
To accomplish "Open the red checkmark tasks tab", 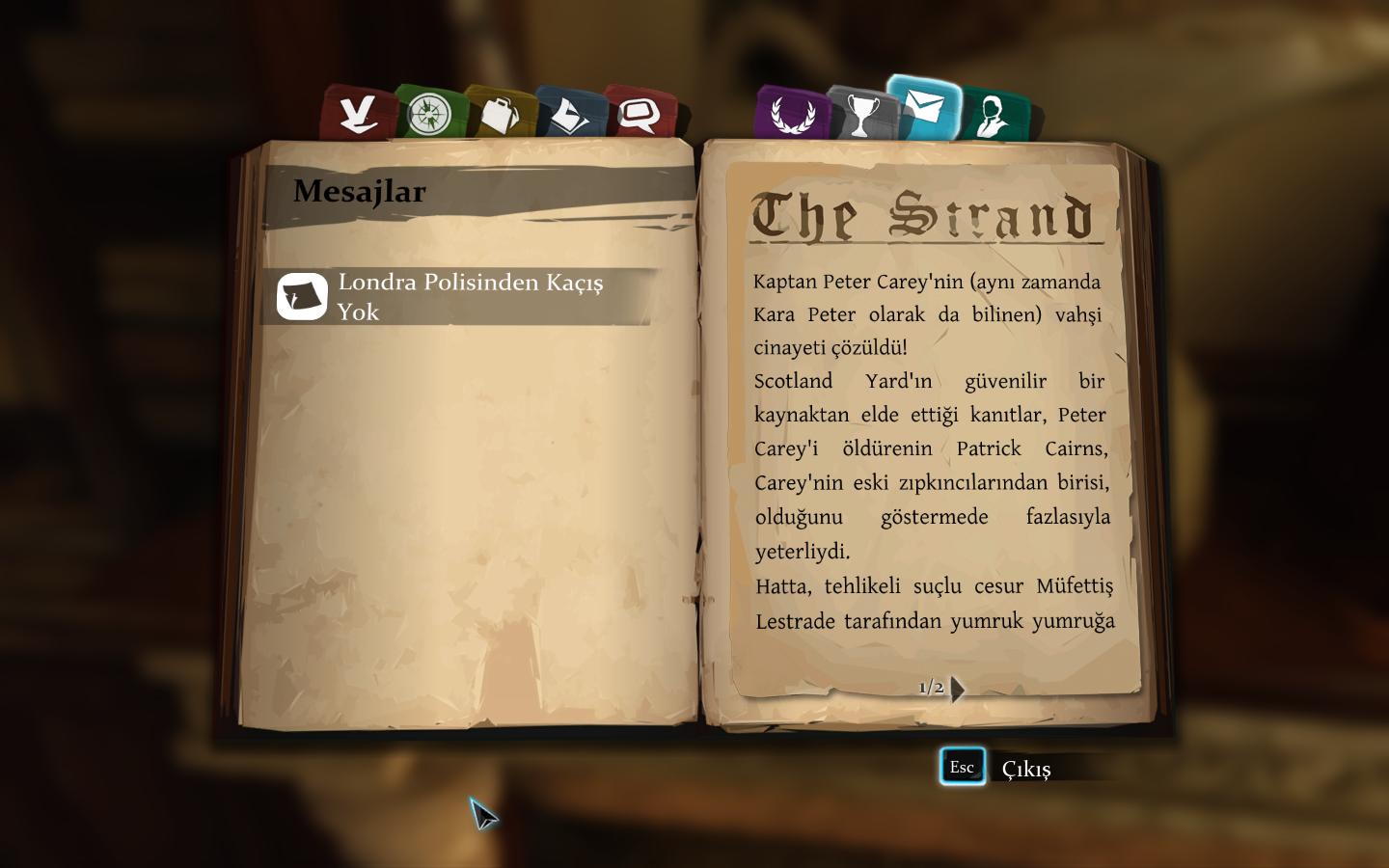I will tap(357, 113).
